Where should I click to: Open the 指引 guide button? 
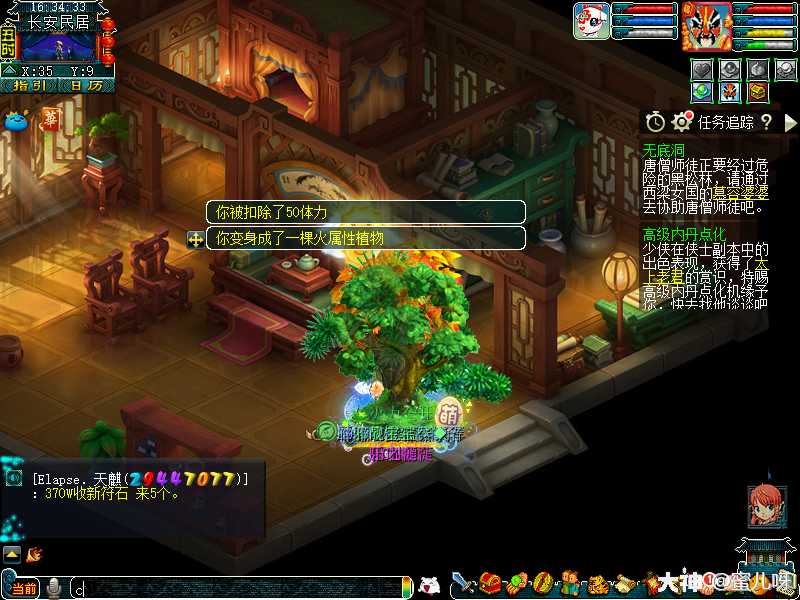coord(27,86)
